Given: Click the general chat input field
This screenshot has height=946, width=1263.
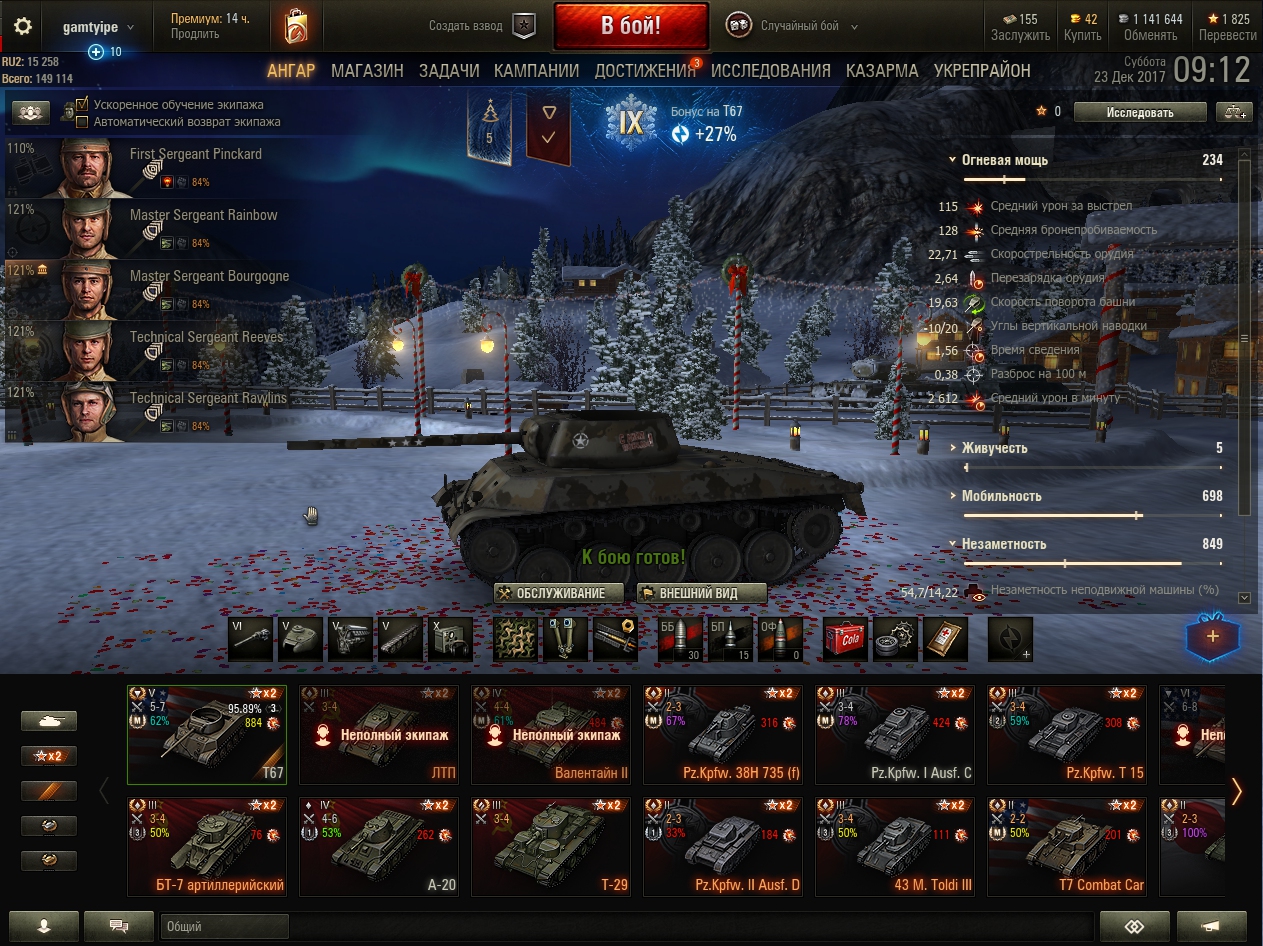Looking at the screenshot, I should pos(225,926).
